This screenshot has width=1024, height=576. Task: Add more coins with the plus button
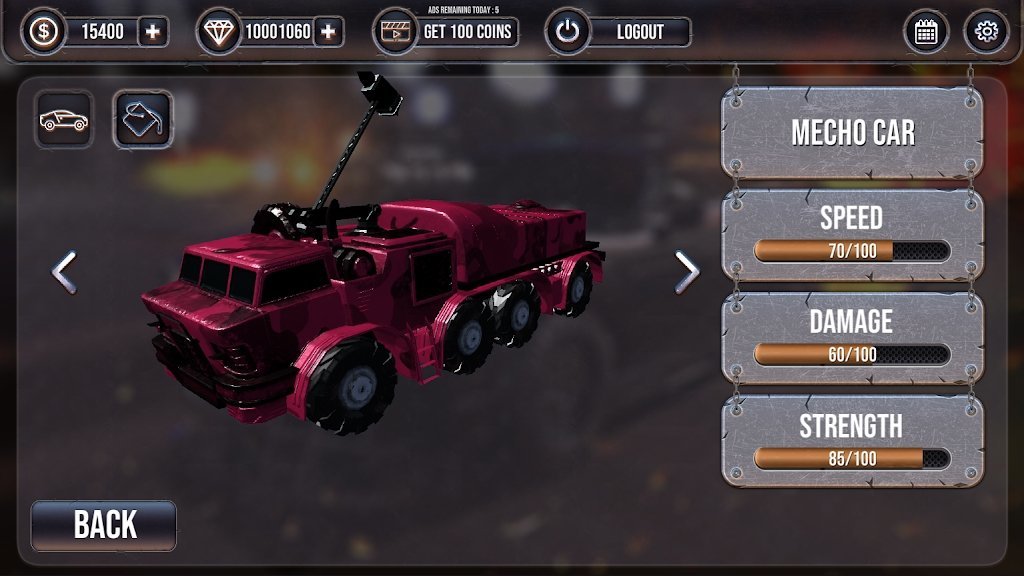click(x=152, y=32)
